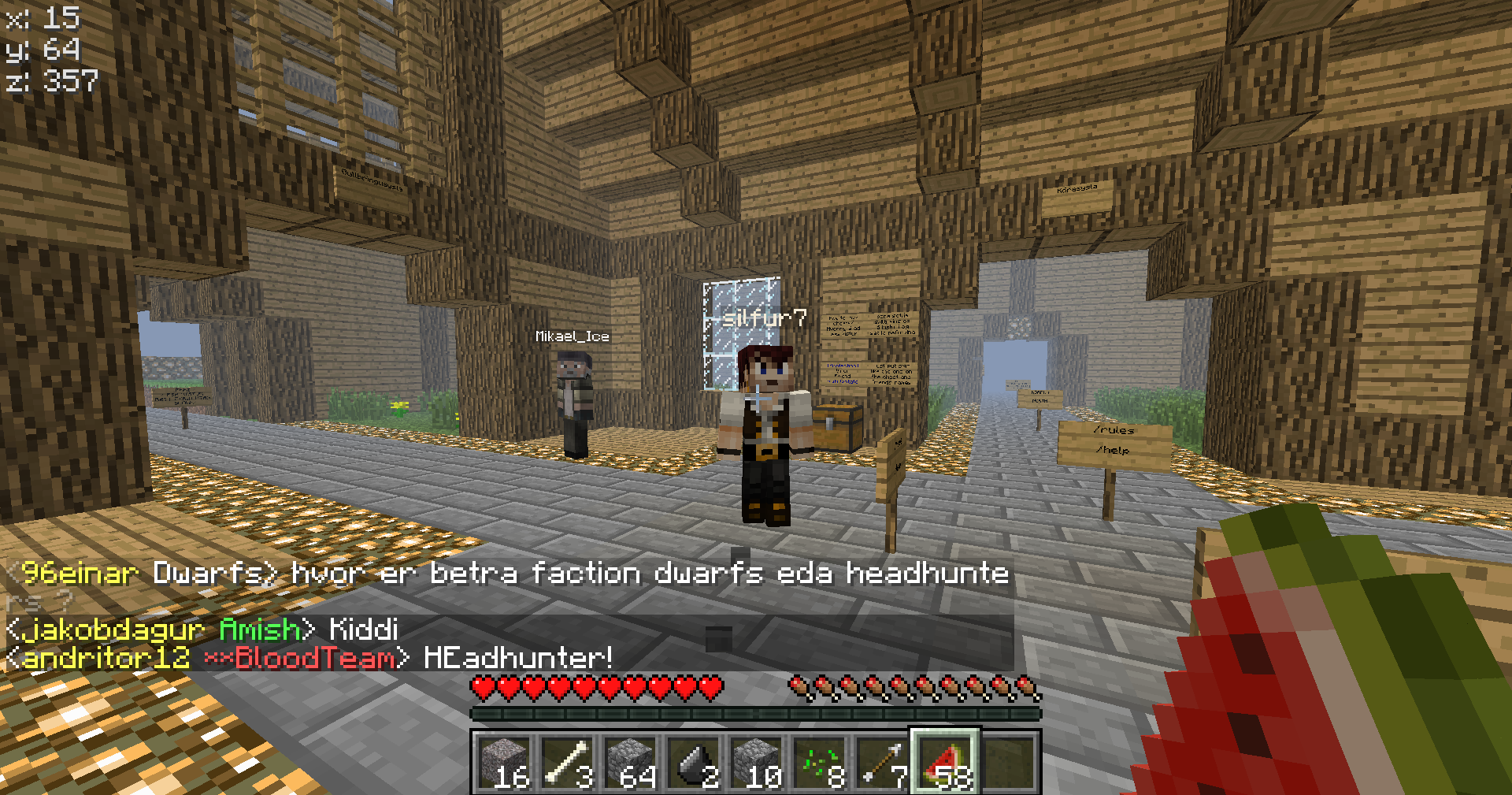Choose the bone hotbar slot
The image size is (1512, 795).
(x=568, y=762)
